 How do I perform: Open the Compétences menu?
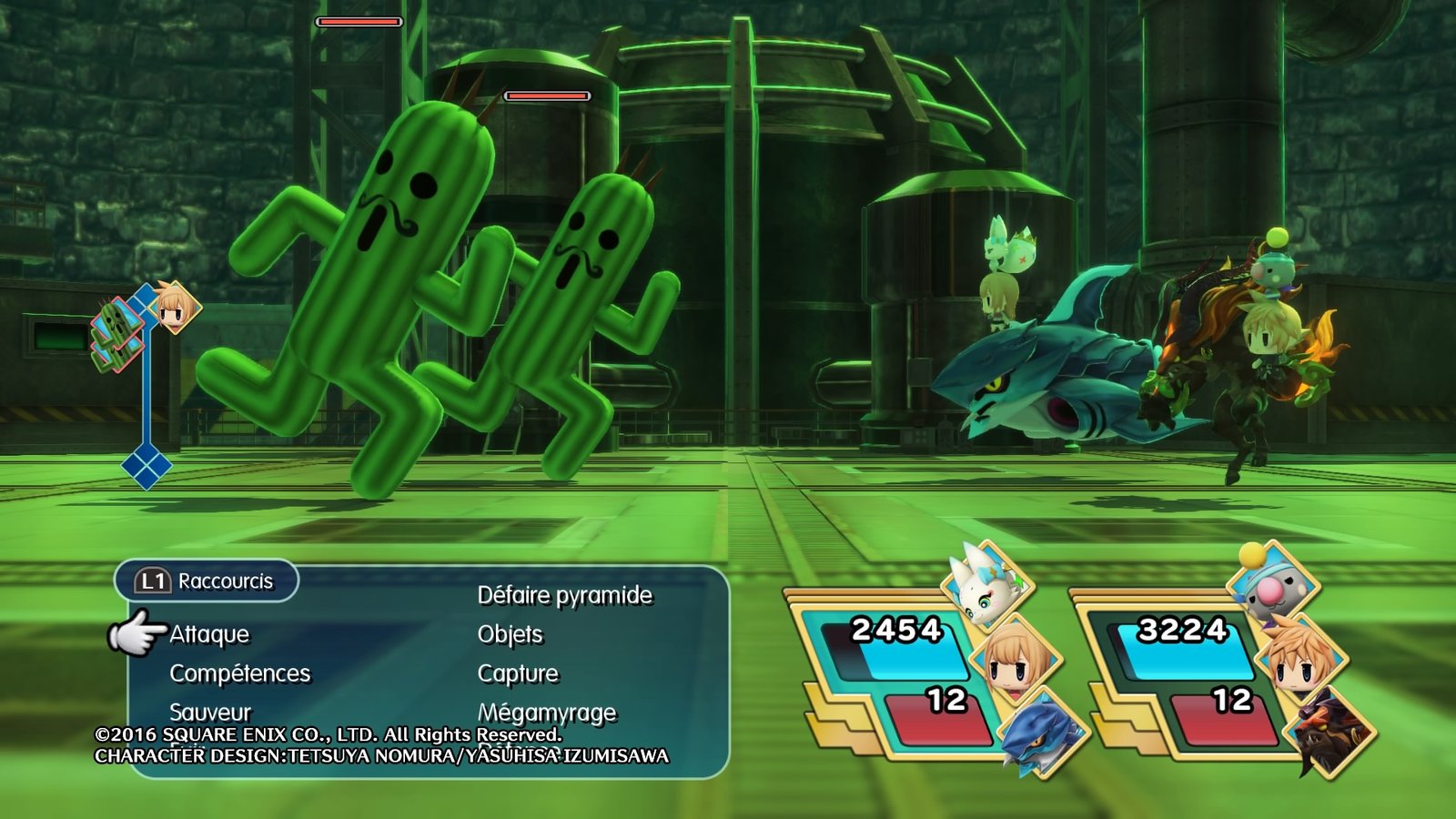240,673
